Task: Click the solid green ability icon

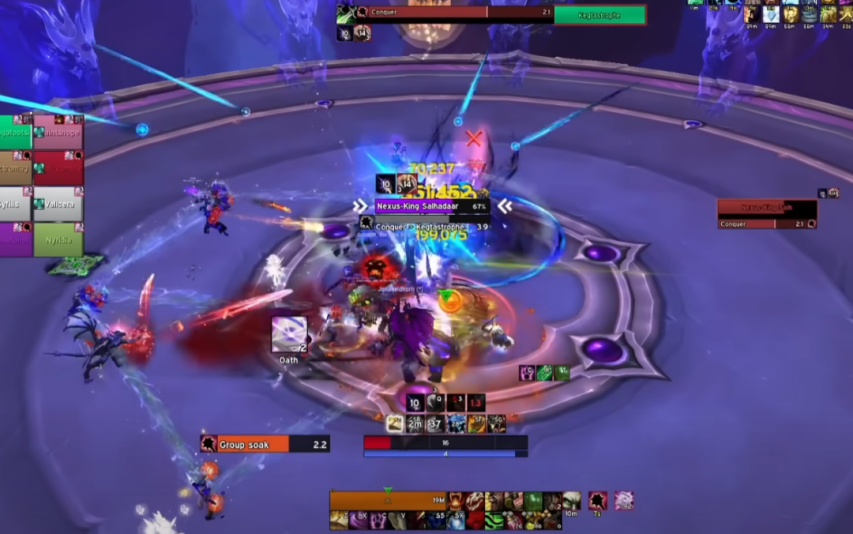Action: tap(533, 500)
